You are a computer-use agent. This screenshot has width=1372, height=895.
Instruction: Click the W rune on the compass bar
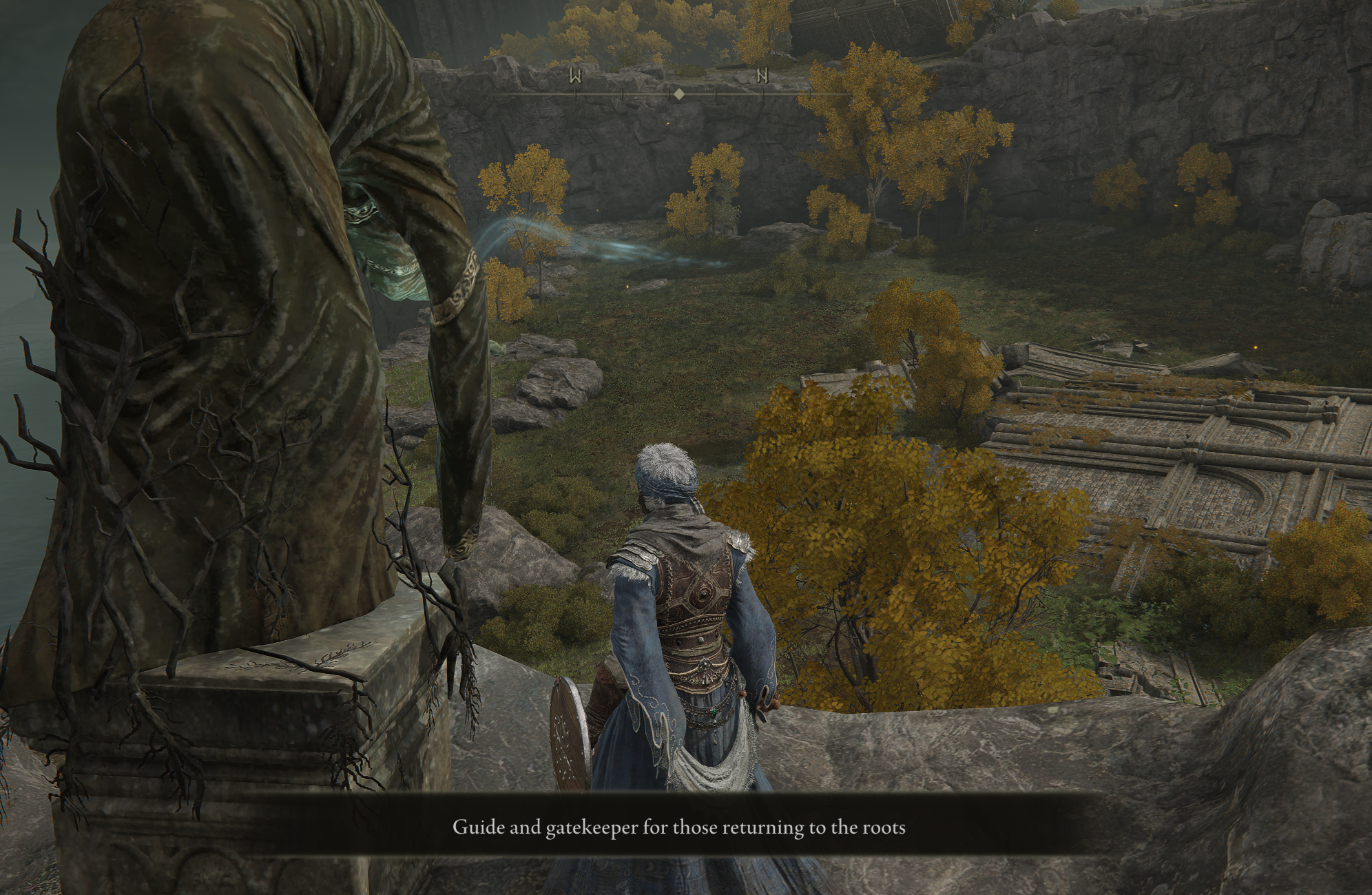click(x=575, y=76)
